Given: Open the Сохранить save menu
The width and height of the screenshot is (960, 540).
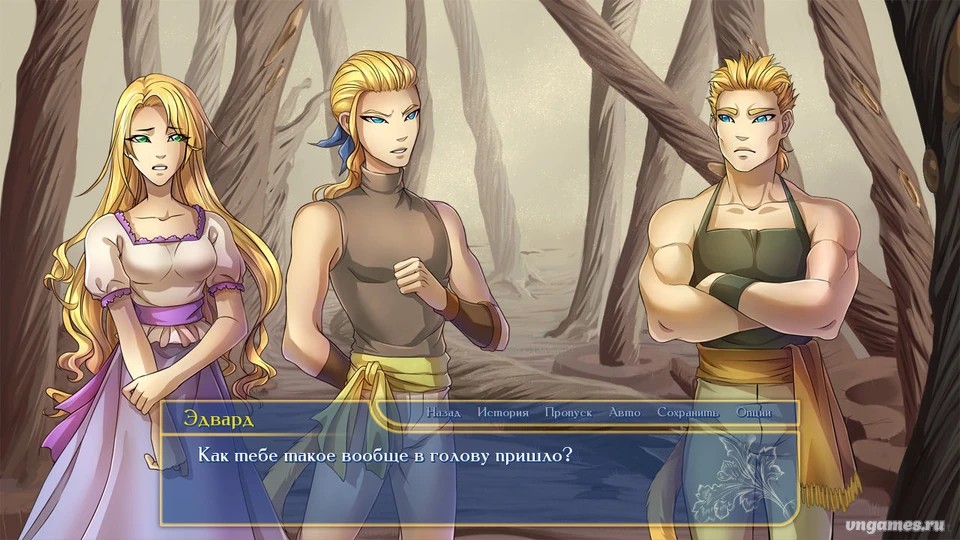Looking at the screenshot, I should pos(688,412).
